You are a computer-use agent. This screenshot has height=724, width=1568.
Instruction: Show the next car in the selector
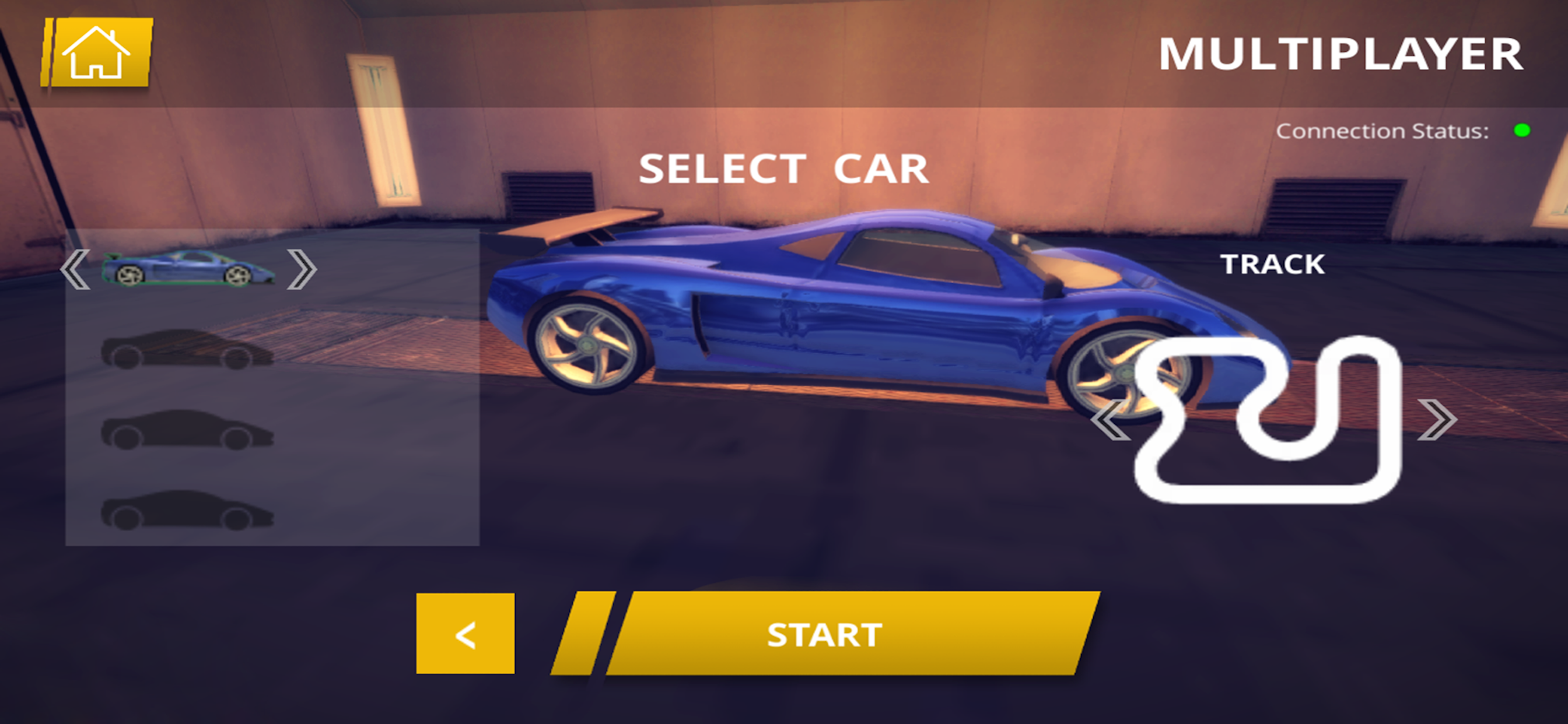(x=302, y=269)
